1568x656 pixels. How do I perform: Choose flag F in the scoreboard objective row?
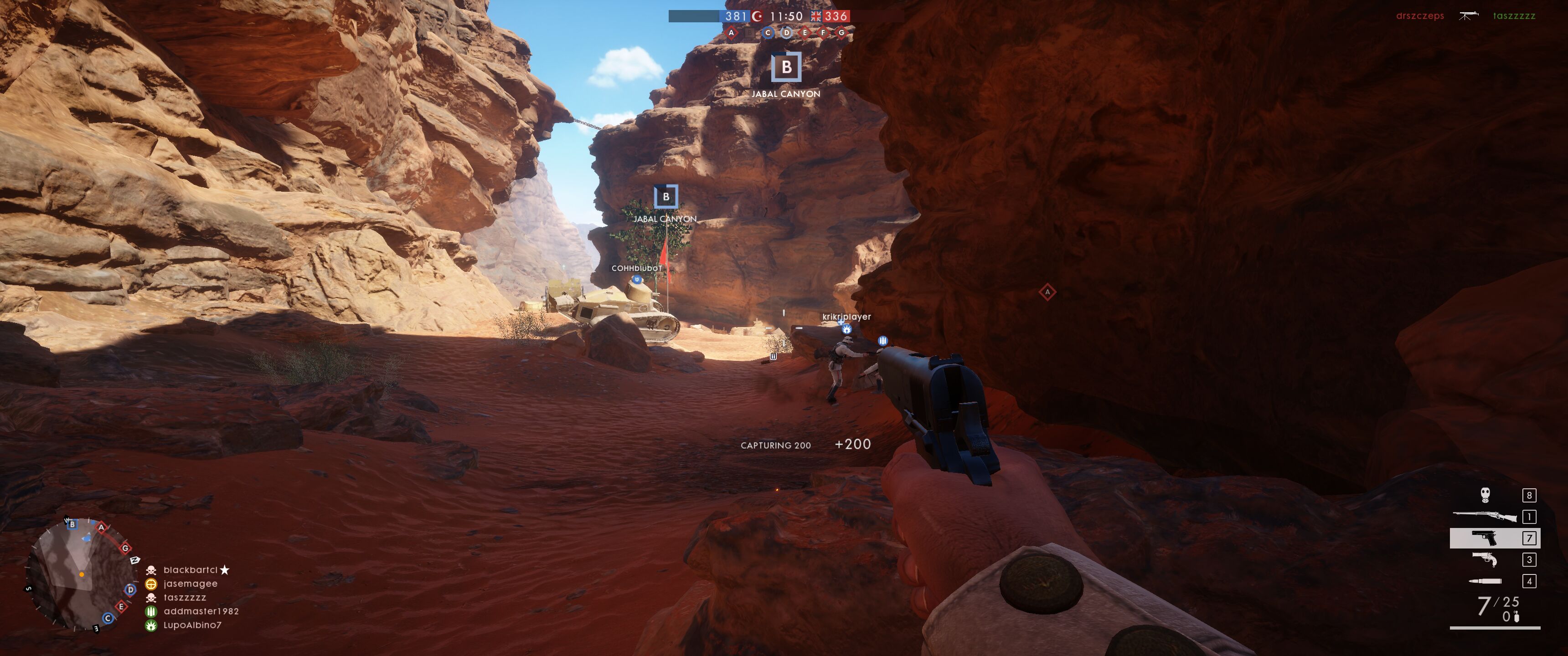(823, 33)
